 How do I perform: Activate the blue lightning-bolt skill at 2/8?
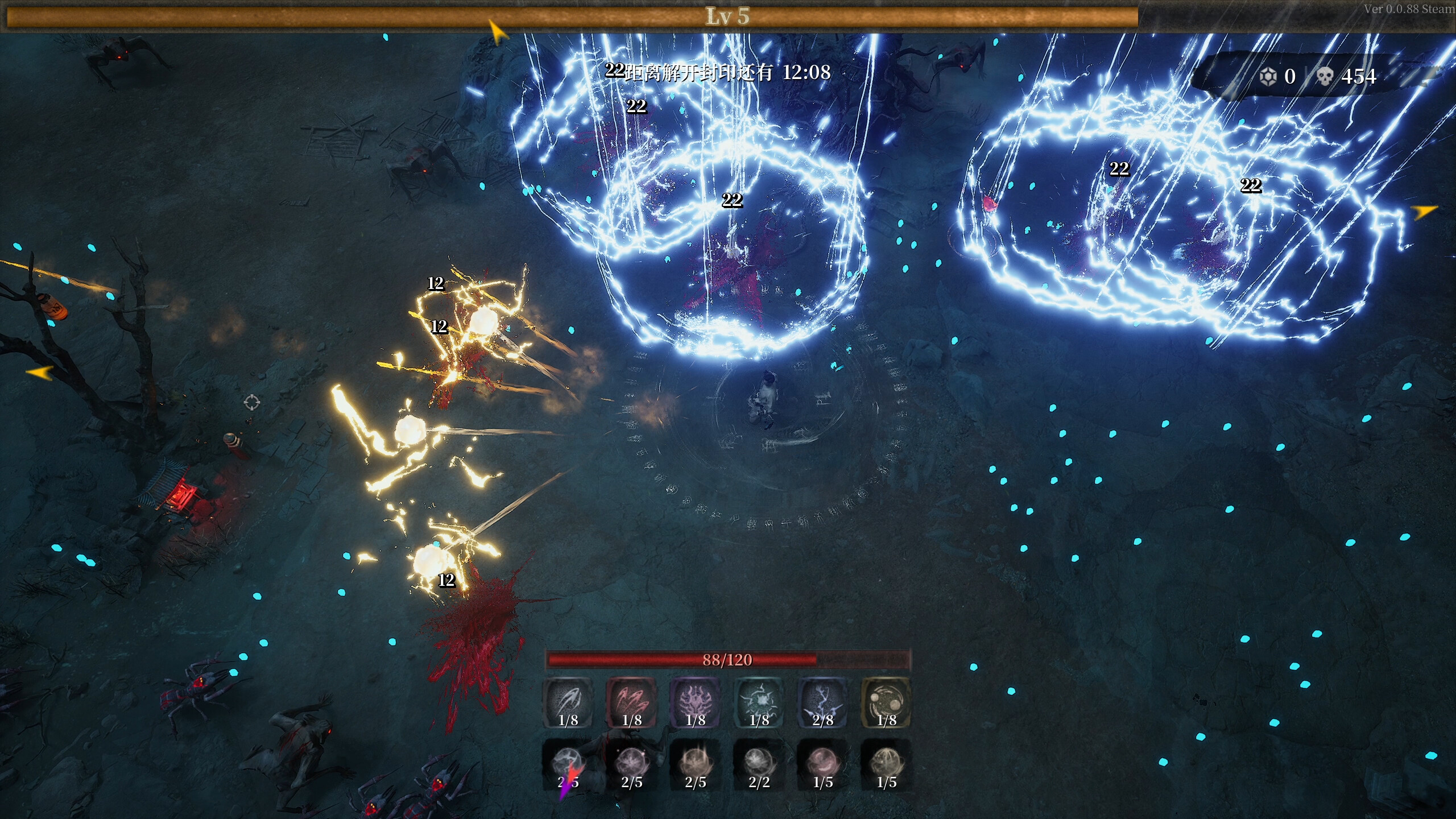click(x=822, y=702)
